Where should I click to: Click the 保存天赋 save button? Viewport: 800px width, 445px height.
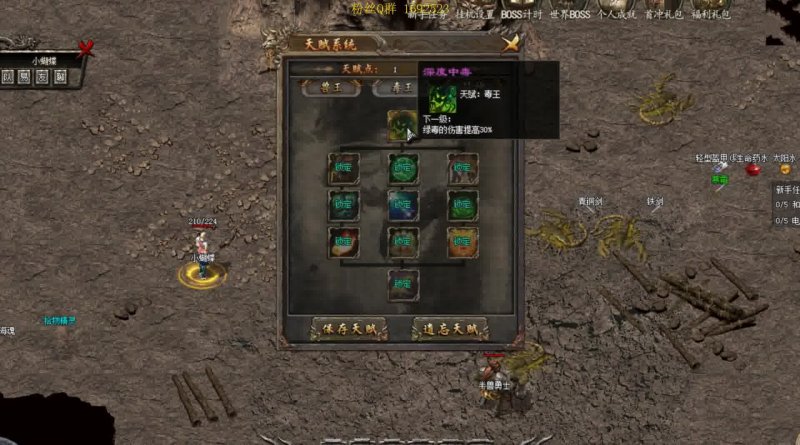coord(348,328)
